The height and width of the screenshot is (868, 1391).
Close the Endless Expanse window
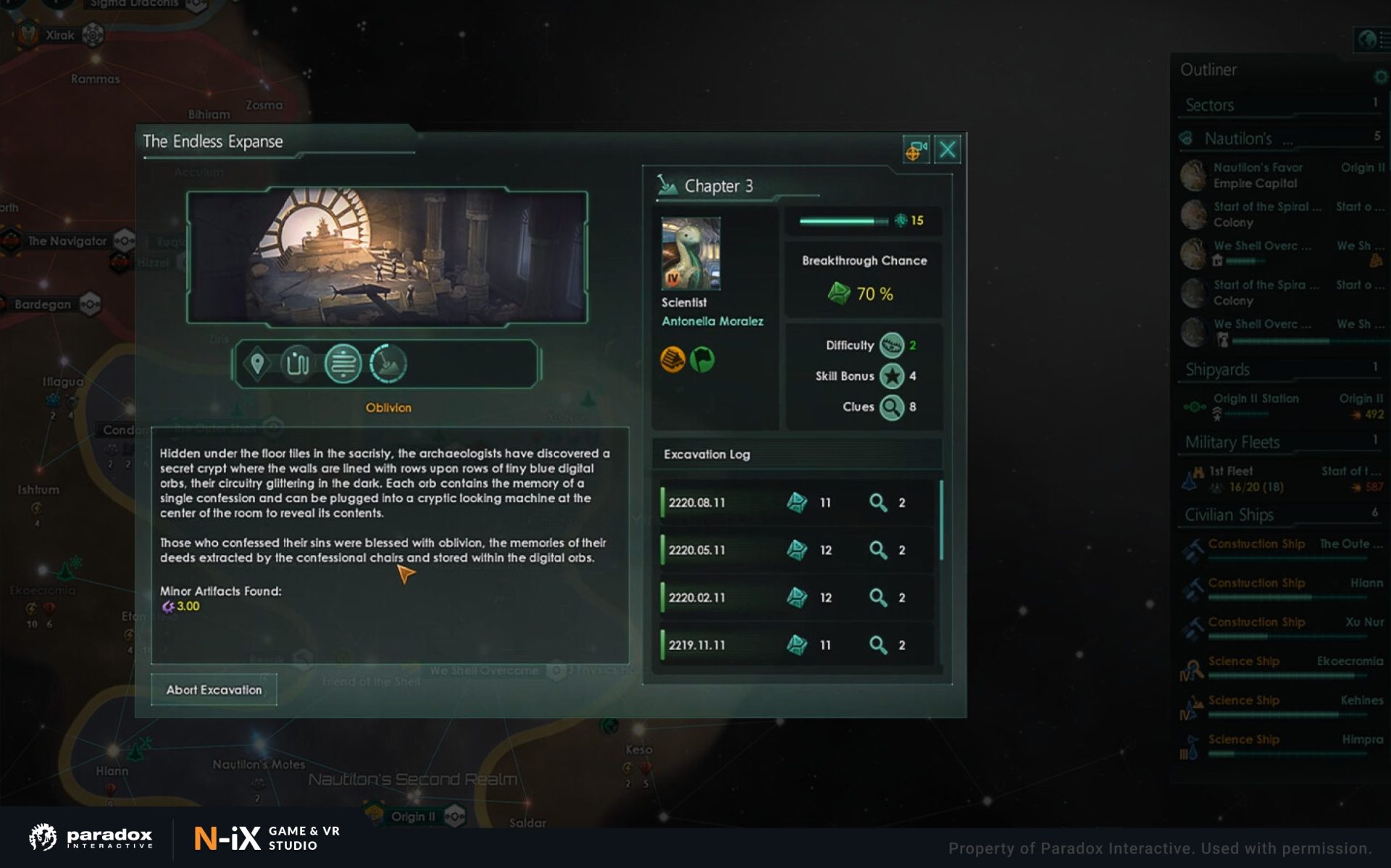pyautogui.click(x=947, y=150)
